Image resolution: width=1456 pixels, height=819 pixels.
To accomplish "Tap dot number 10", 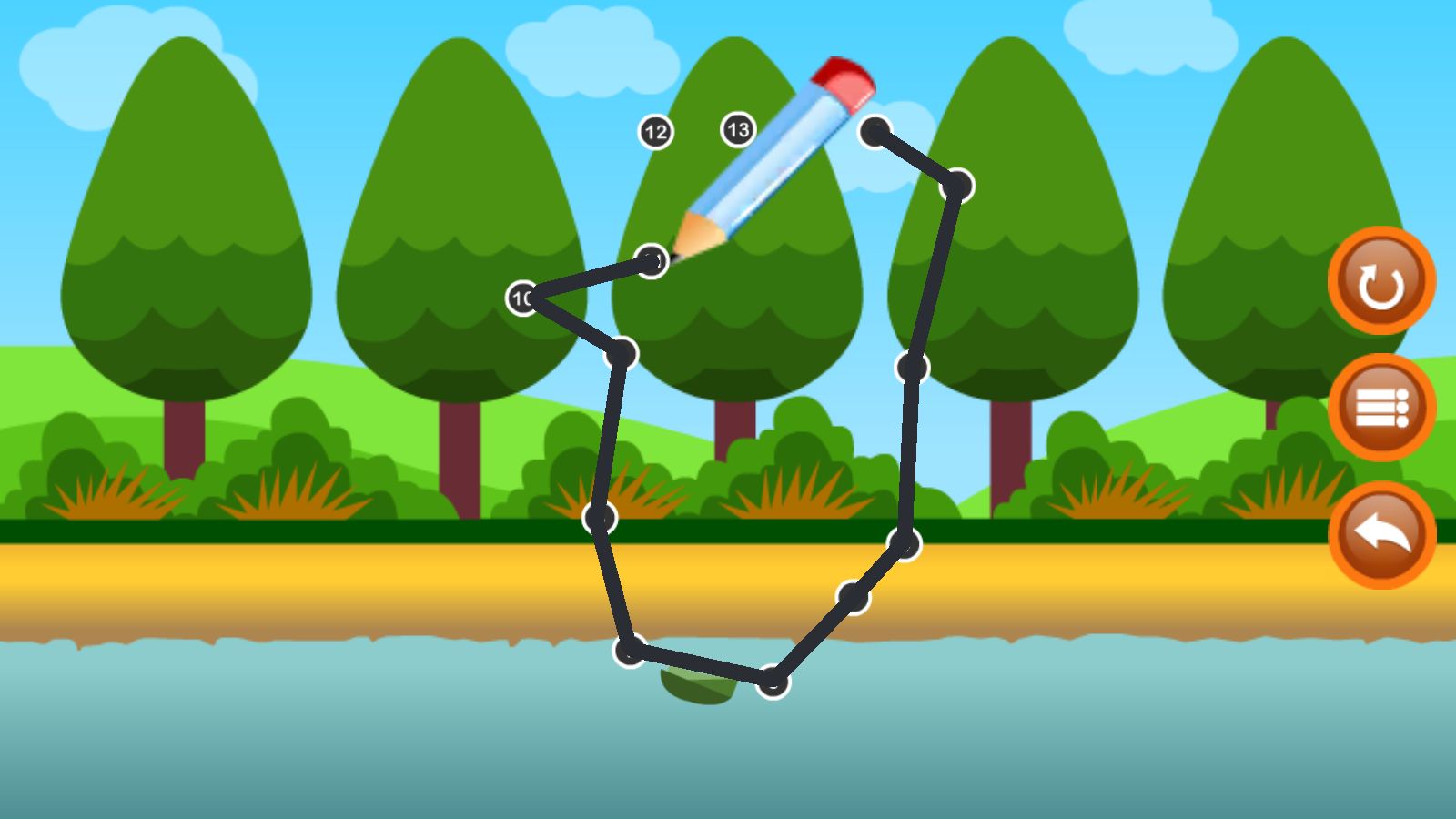I will (x=522, y=298).
